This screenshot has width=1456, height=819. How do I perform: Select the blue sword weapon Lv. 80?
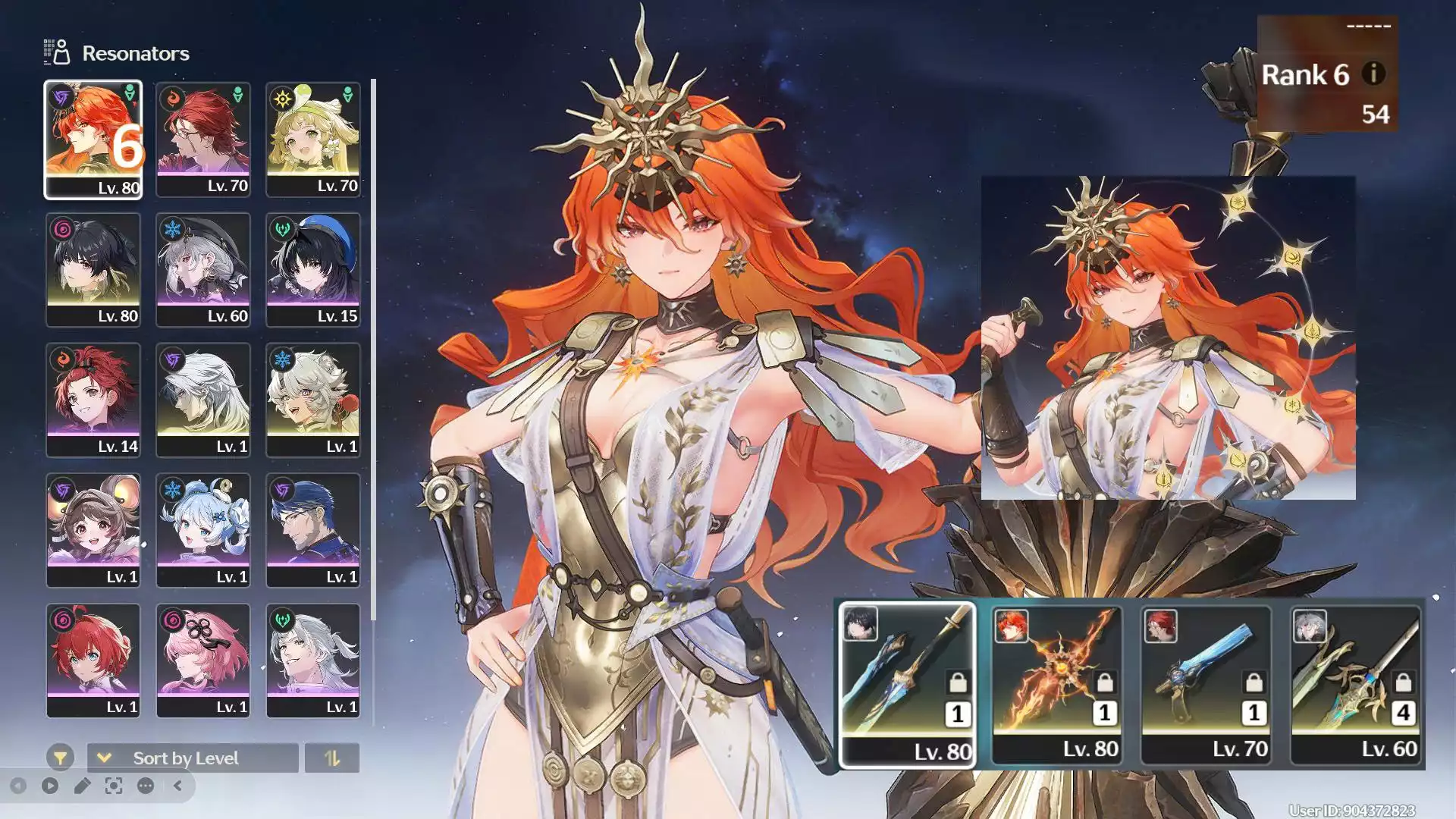(x=907, y=685)
